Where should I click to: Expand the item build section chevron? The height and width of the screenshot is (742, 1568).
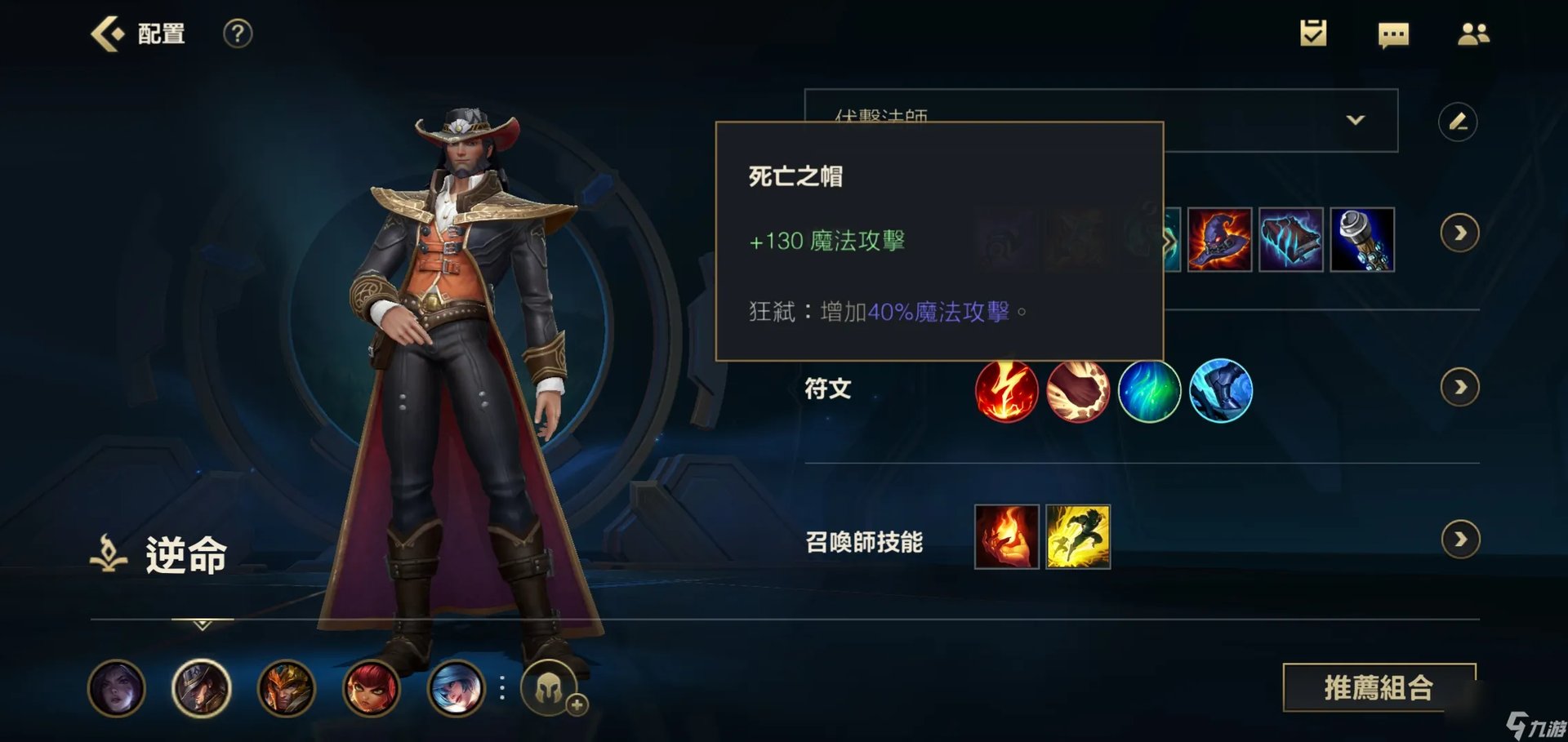(x=1461, y=233)
